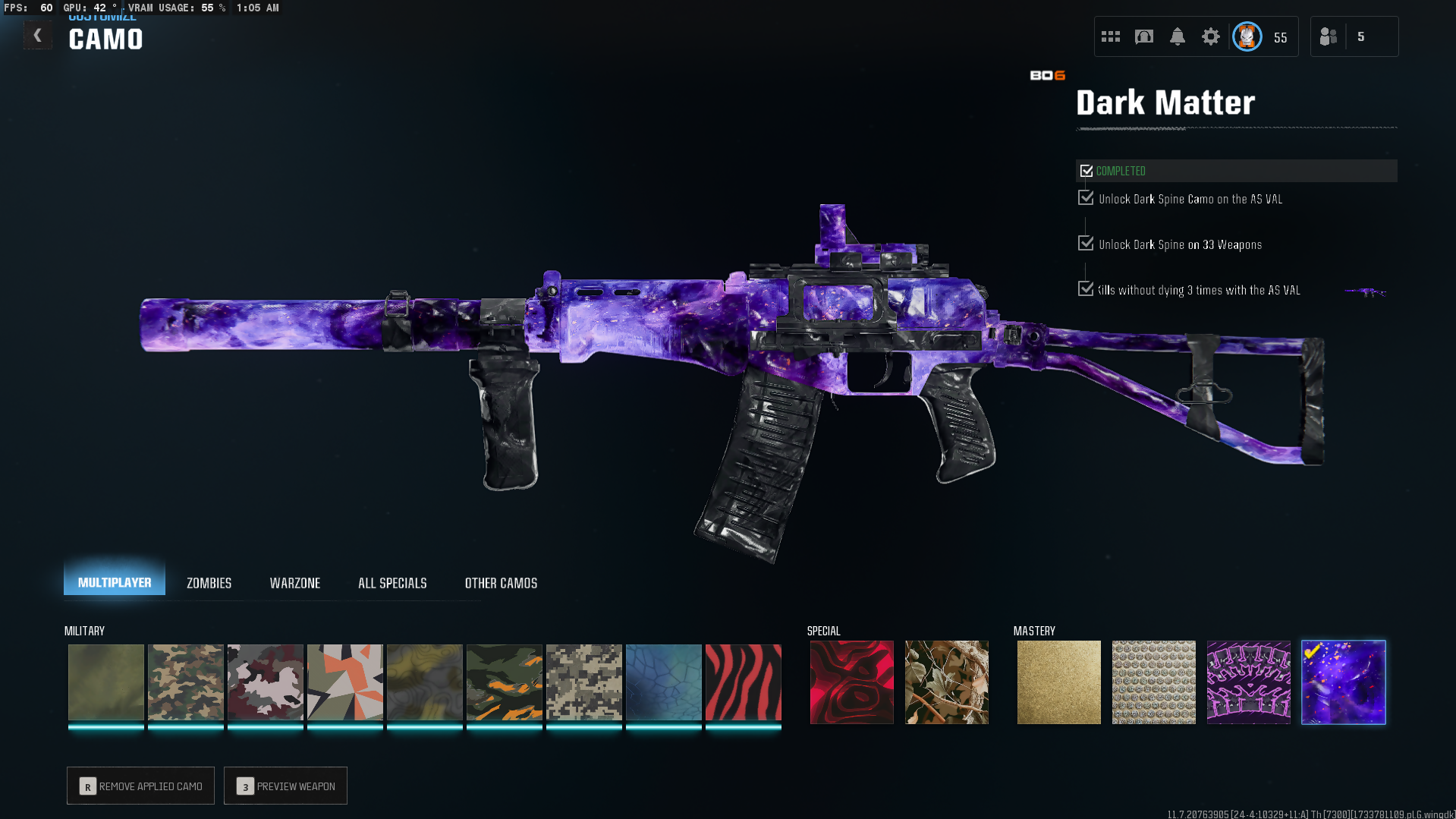Viewport: 1456px width, 819px height.
Task: Click the Preview Weapon button
Action: pos(286,786)
